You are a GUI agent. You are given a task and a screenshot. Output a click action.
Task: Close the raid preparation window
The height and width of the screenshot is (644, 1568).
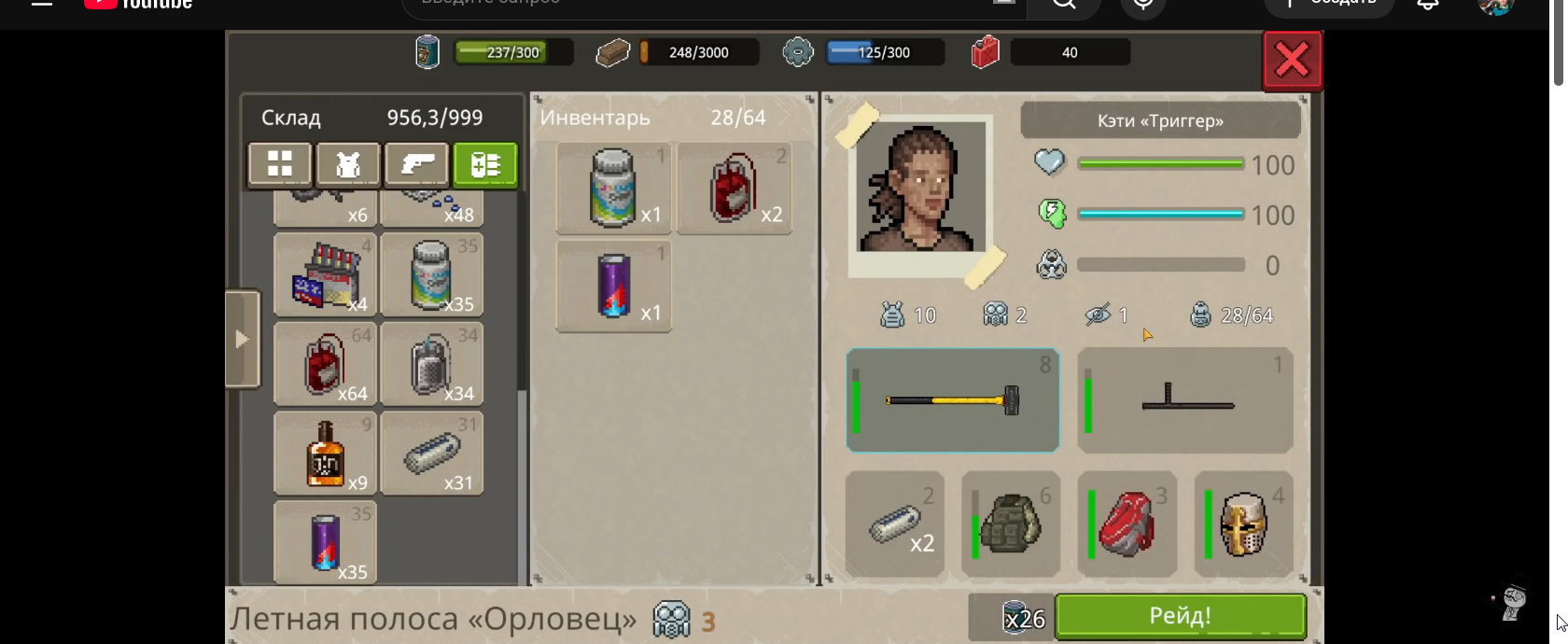point(1292,61)
